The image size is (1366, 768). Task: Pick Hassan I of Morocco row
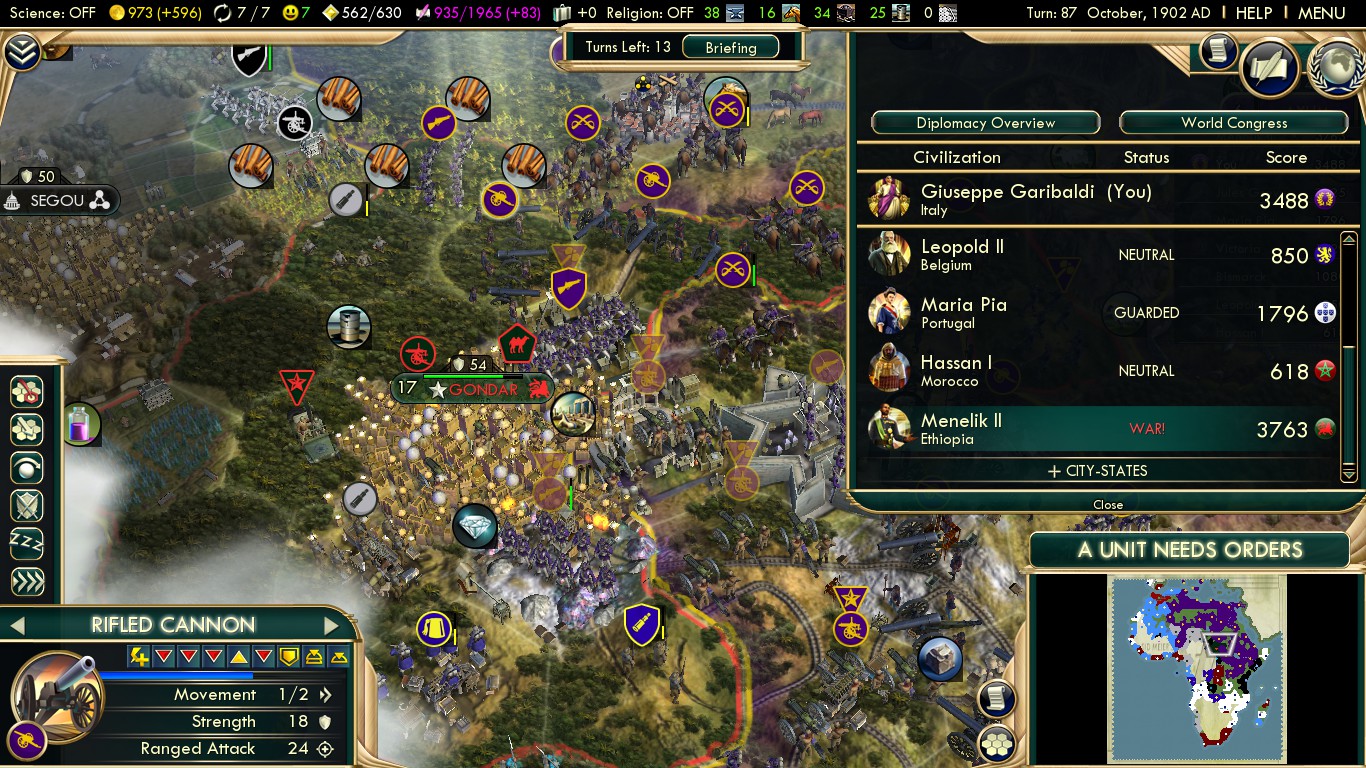coord(1100,371)
